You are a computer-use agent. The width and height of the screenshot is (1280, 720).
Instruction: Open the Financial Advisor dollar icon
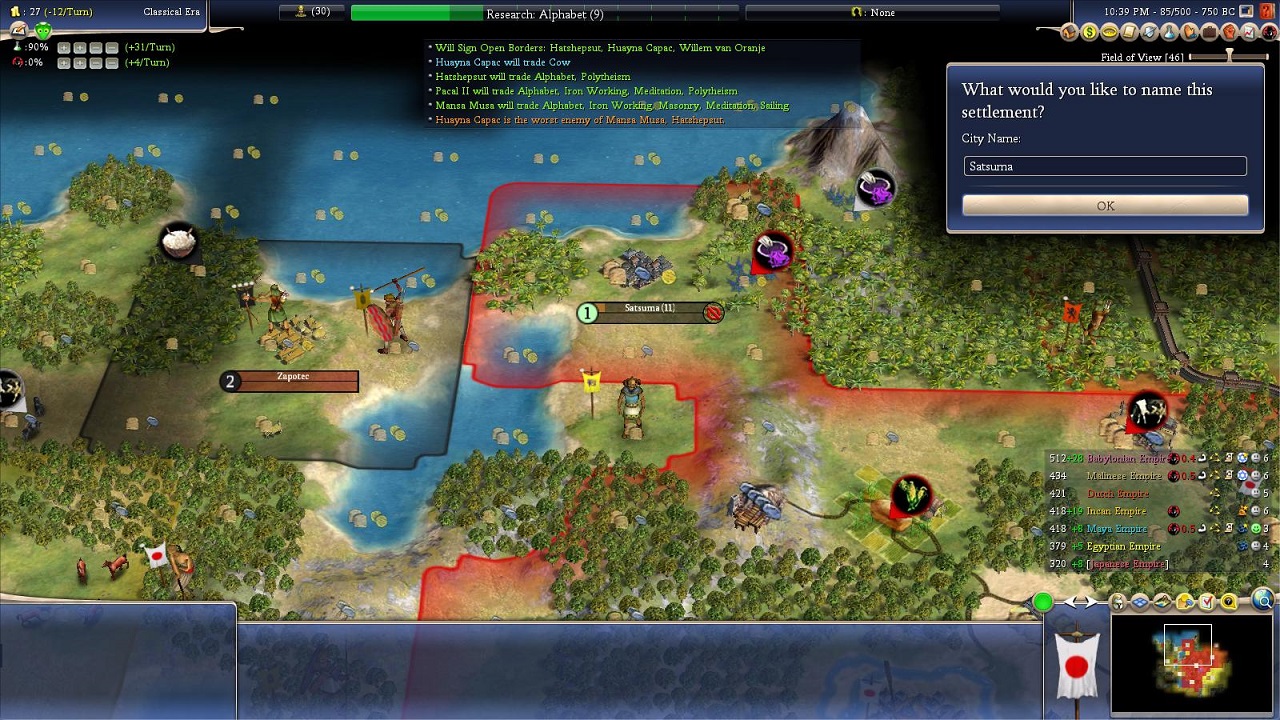1089,33
